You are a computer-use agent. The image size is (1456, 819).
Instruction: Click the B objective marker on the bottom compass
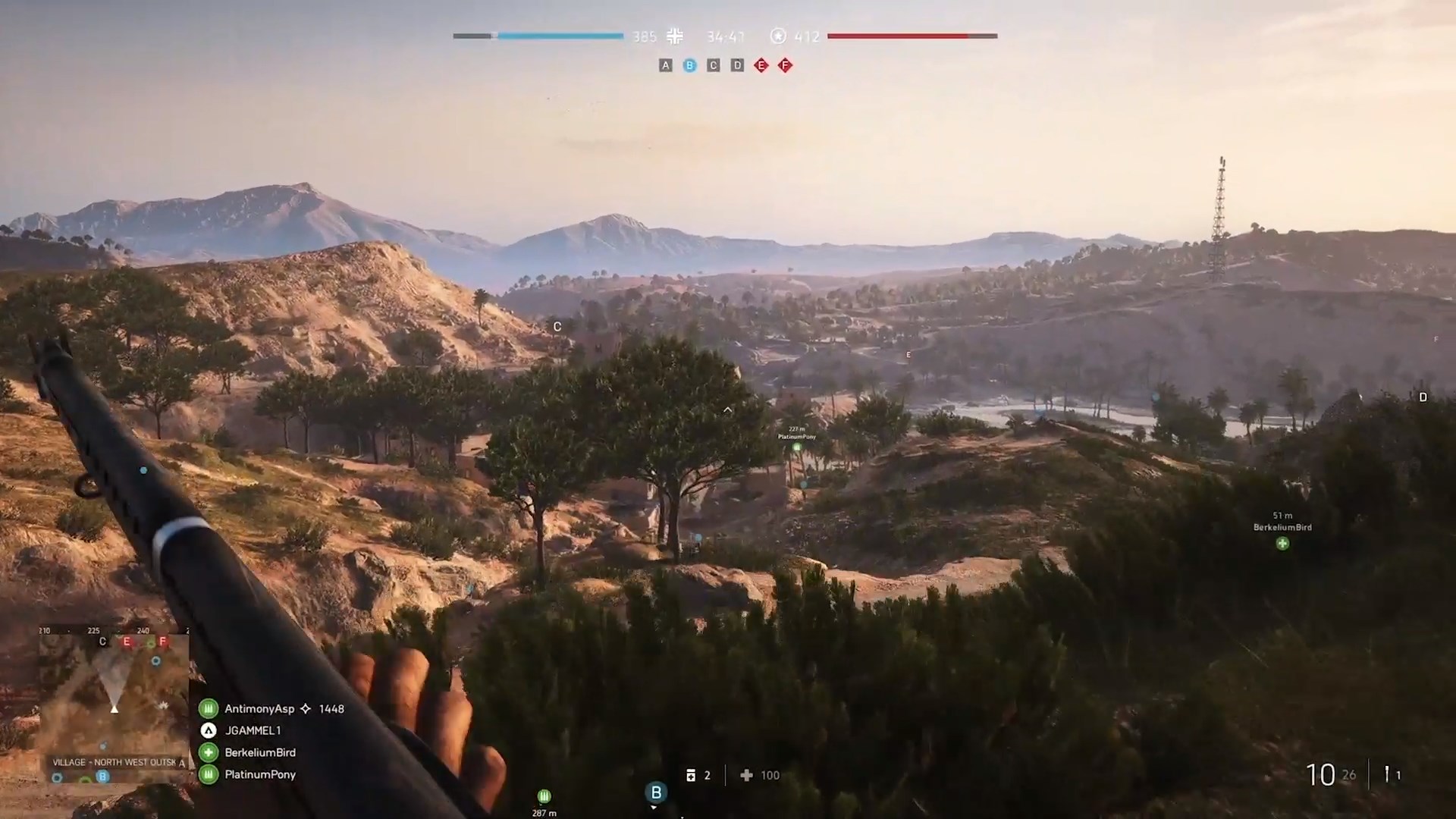[656, 792]
